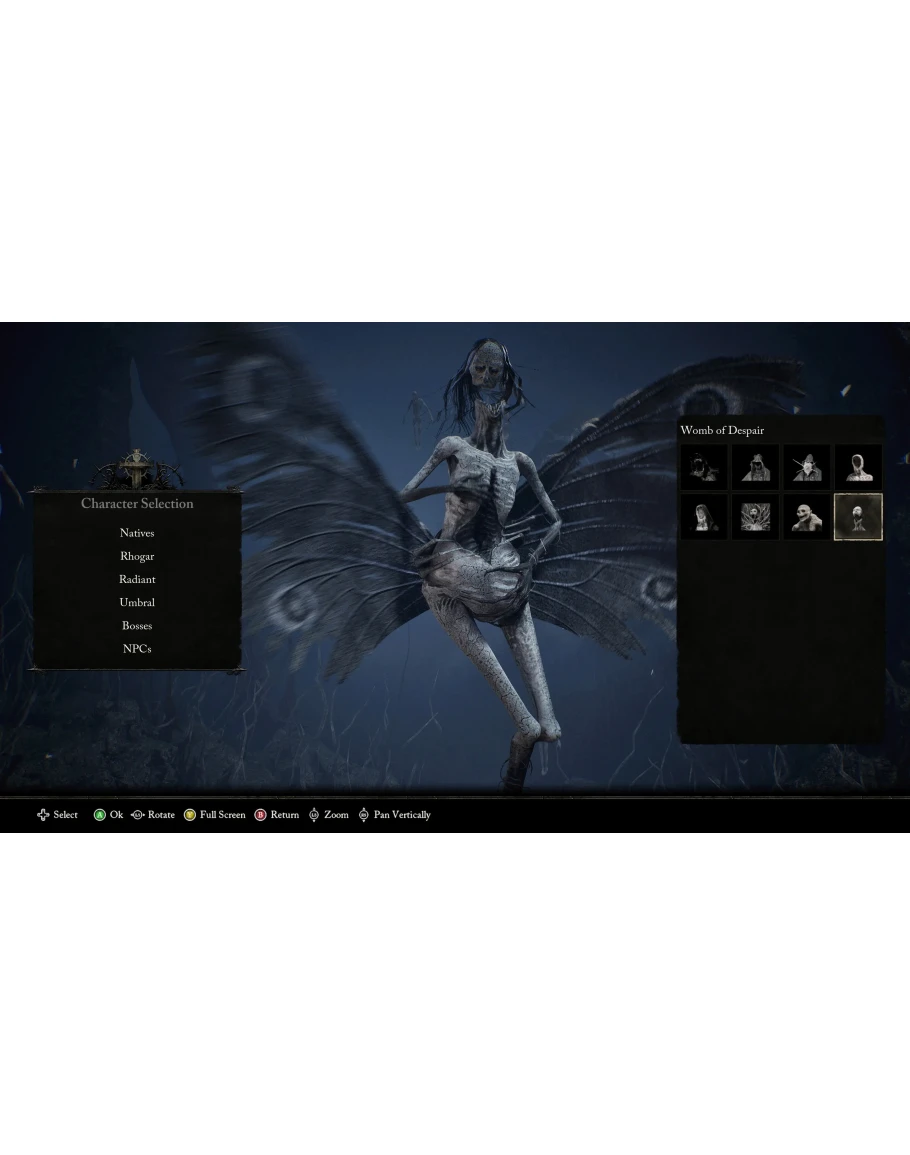The height and width of the screenshot is (1155, 910).
Task: Select the veiled woman thumbnail
Action: pyautogui.click(x=704, y=516)
